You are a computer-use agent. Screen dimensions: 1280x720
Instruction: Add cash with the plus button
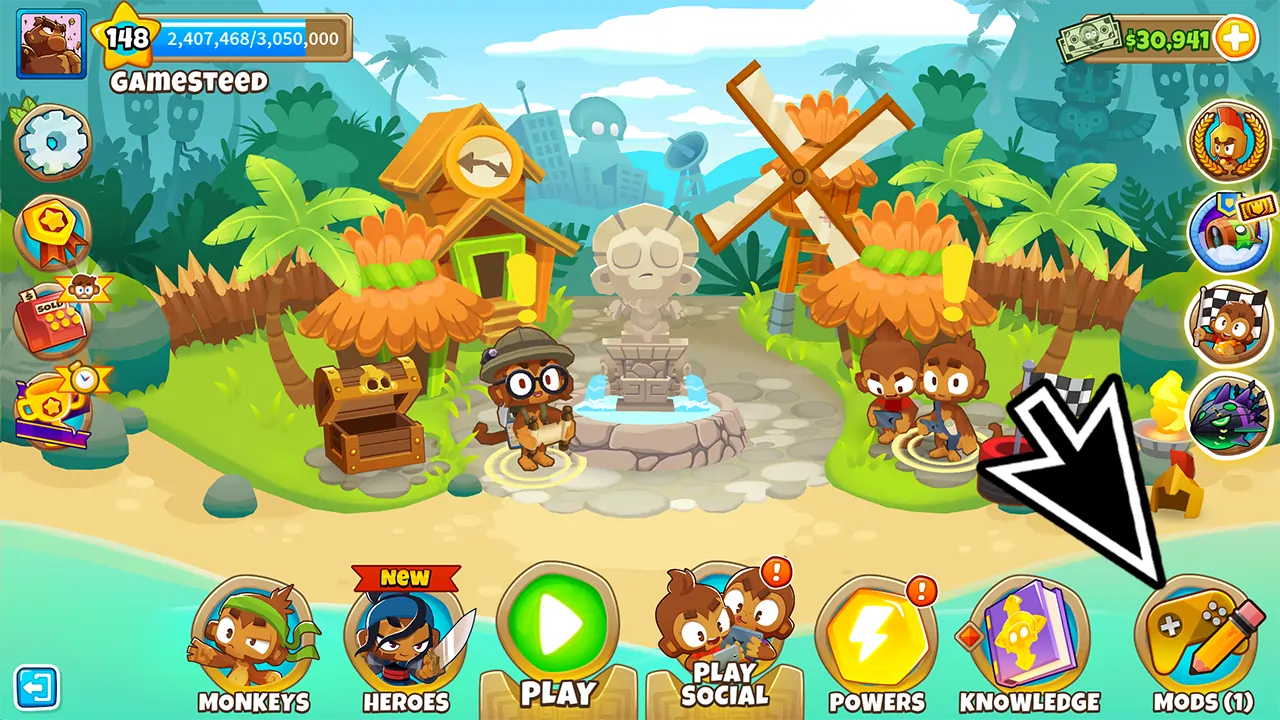pyautogui.click(x=1236, y=39)
